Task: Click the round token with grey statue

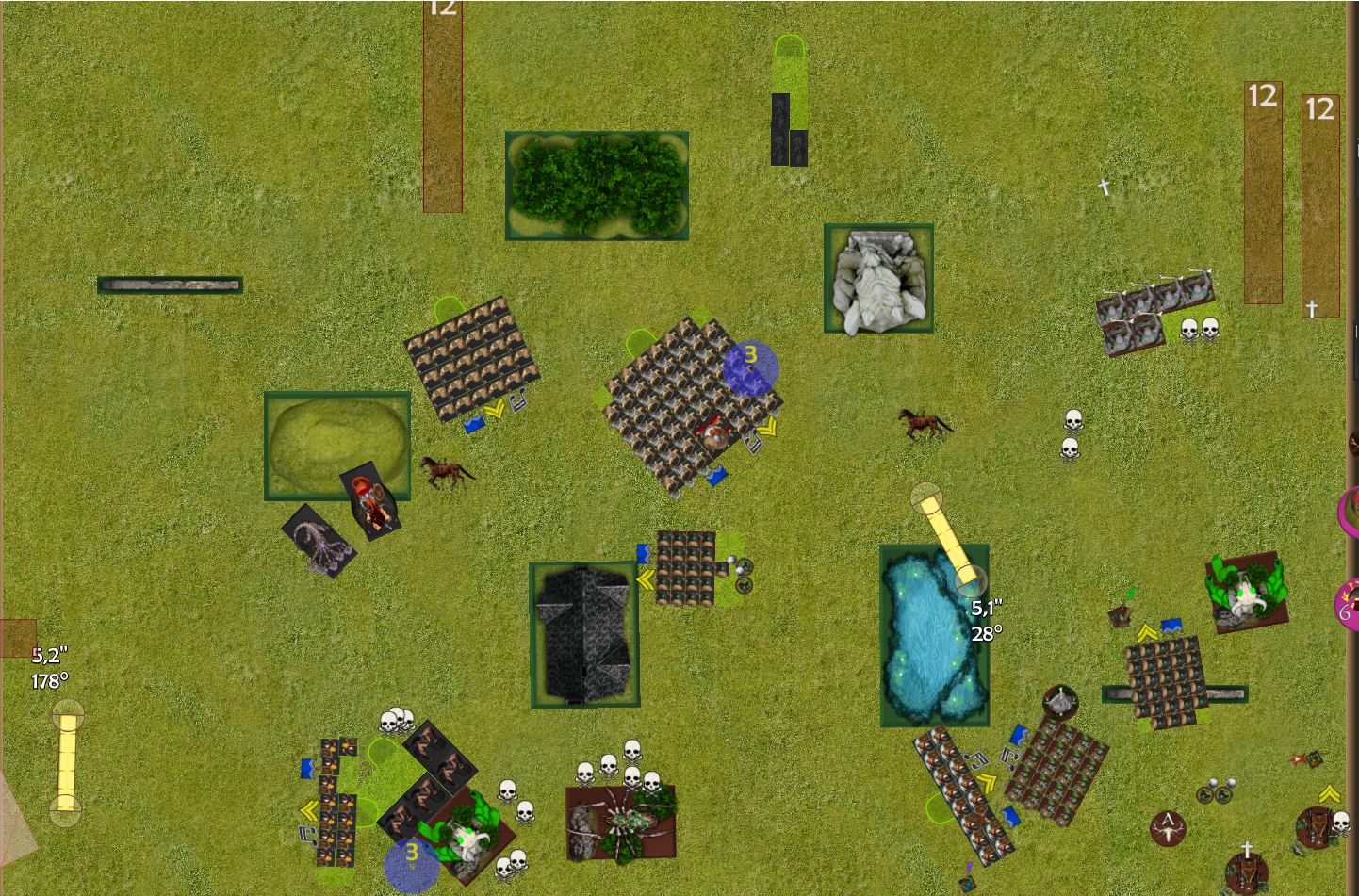Action: (1061, 701)
